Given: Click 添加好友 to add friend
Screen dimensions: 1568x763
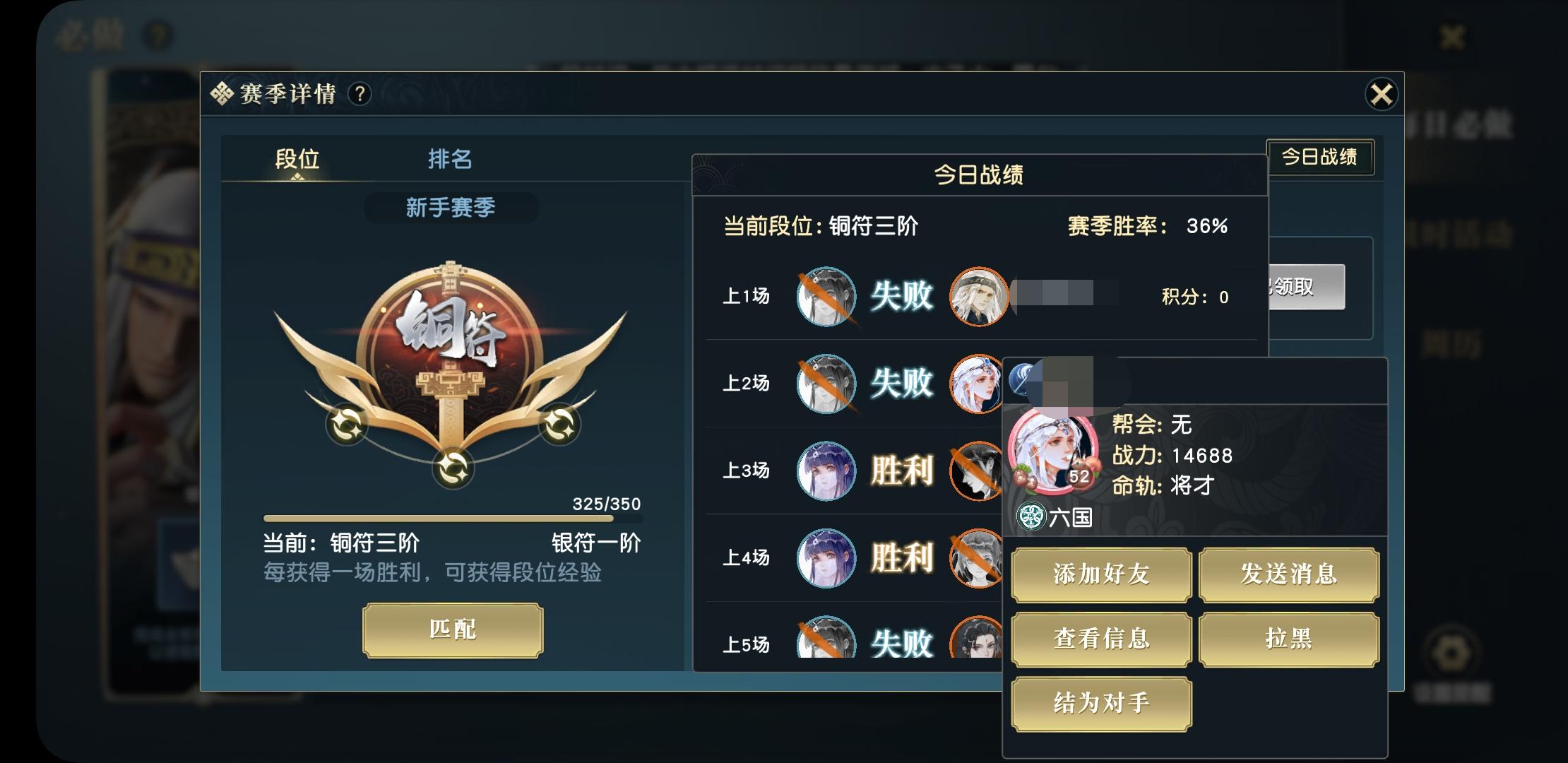Looking at the screenshot, I should point(1100,575).
